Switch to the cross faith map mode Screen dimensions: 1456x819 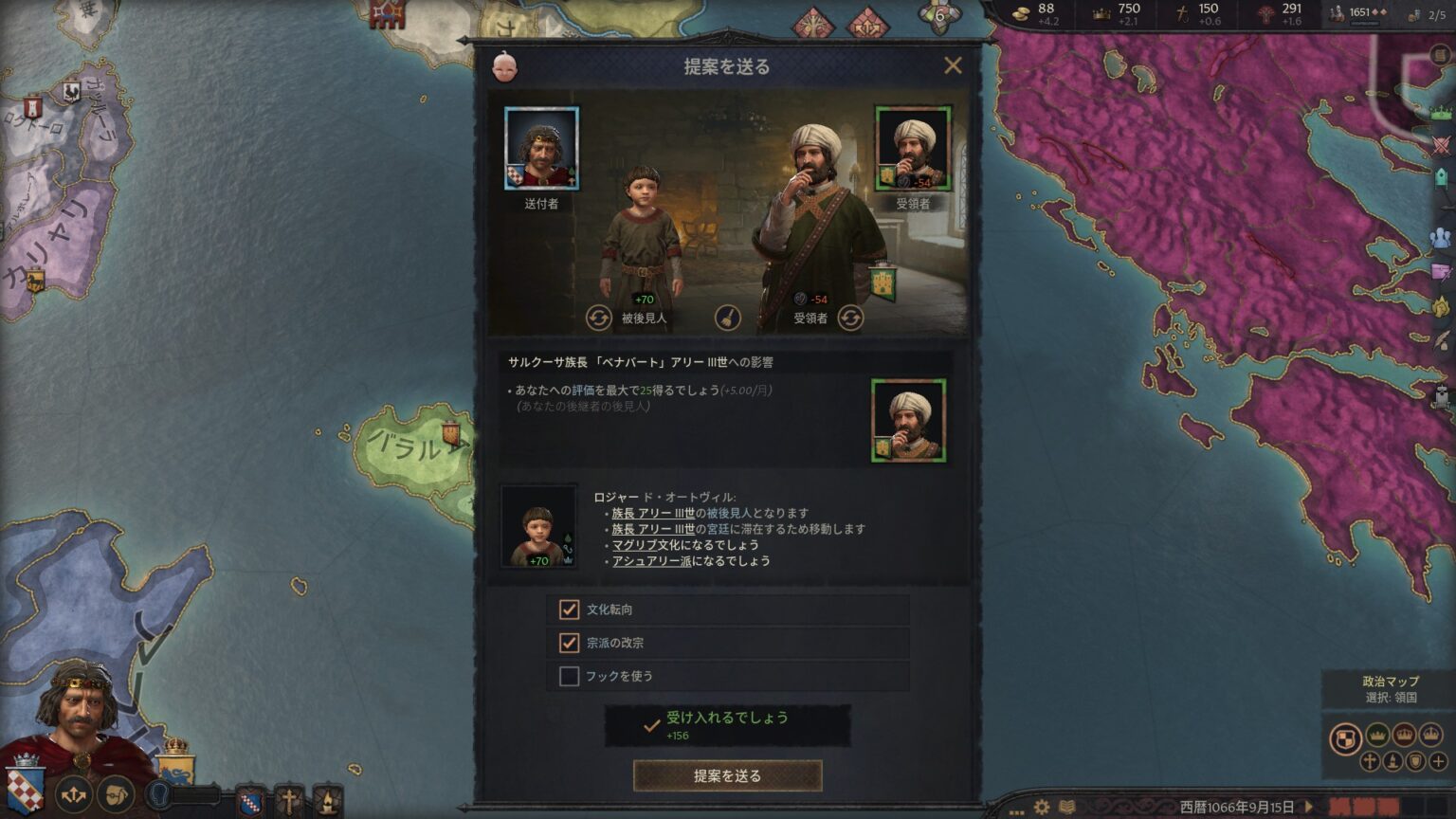(1370, 761)
